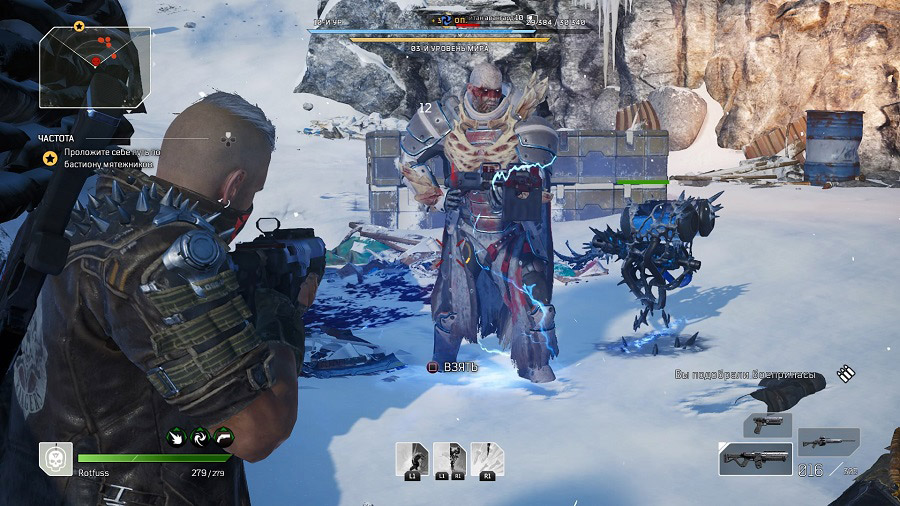The width and height of the screenshot is (900, 506).
Task: Activate the first skill card labeled L1
Action: 411,459
